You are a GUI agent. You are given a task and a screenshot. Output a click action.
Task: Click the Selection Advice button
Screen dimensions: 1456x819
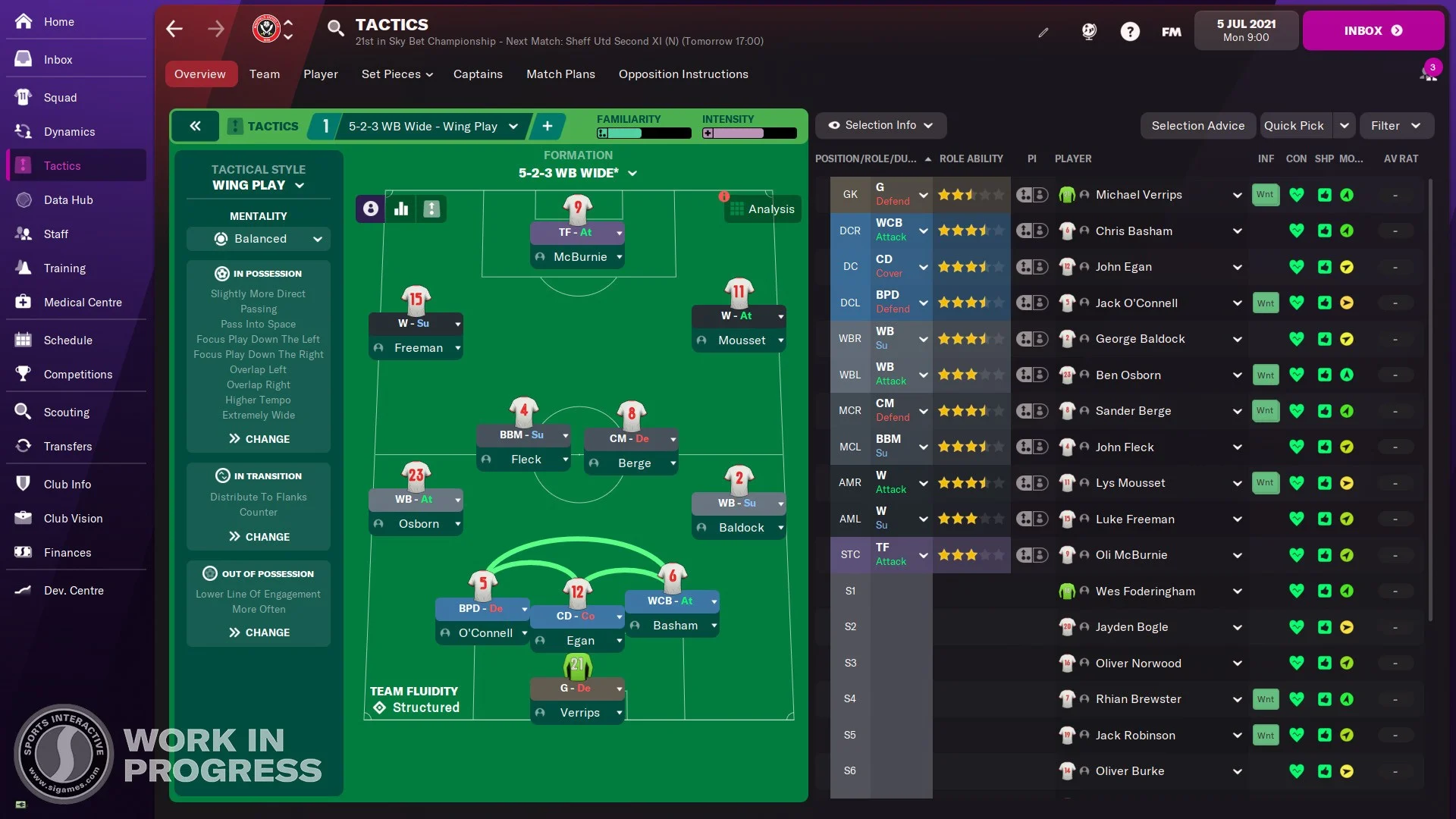click(1197, 125)
